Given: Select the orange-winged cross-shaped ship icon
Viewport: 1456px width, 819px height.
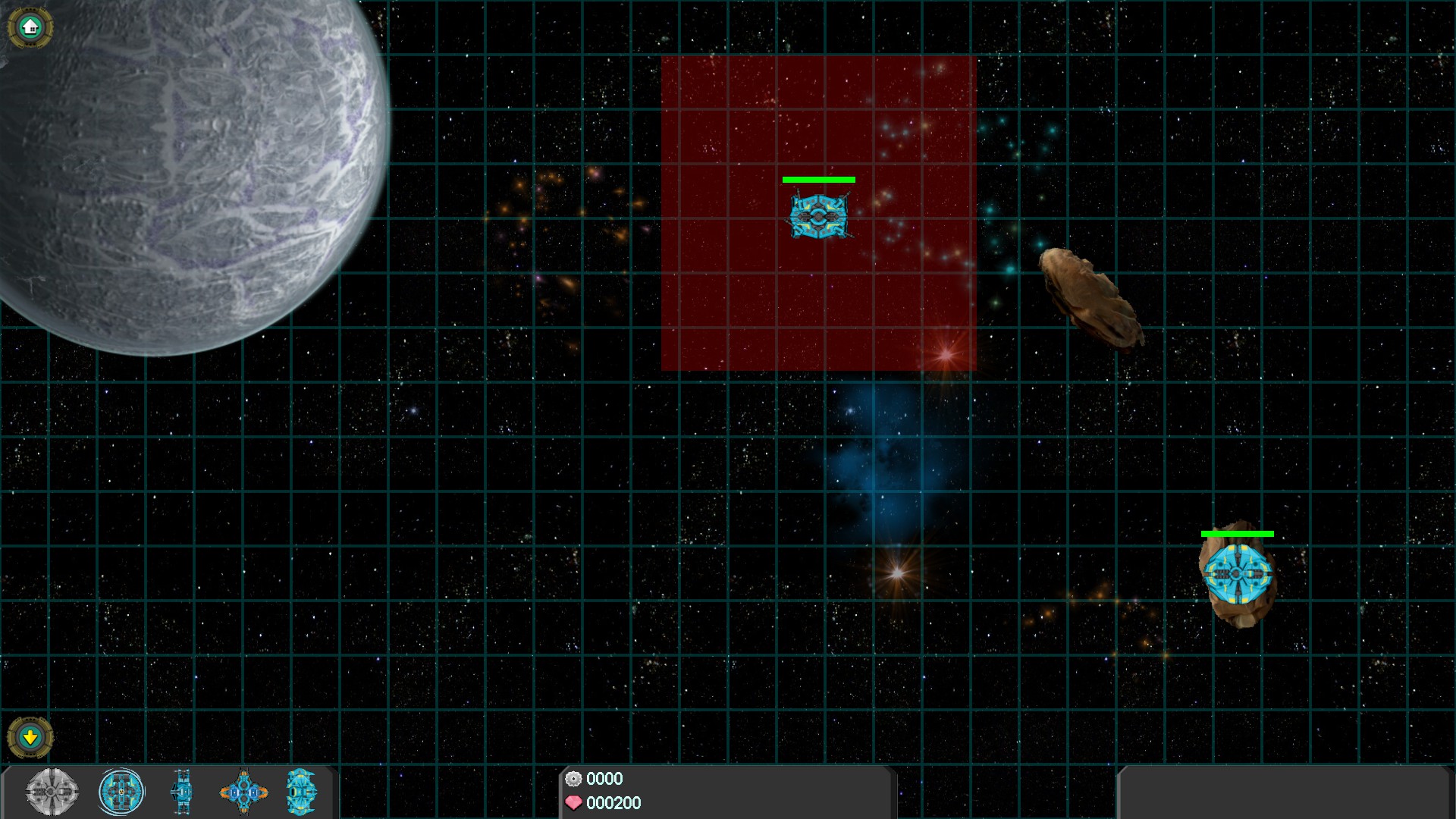Looking at the screenshot, I should tap(243, 792).
